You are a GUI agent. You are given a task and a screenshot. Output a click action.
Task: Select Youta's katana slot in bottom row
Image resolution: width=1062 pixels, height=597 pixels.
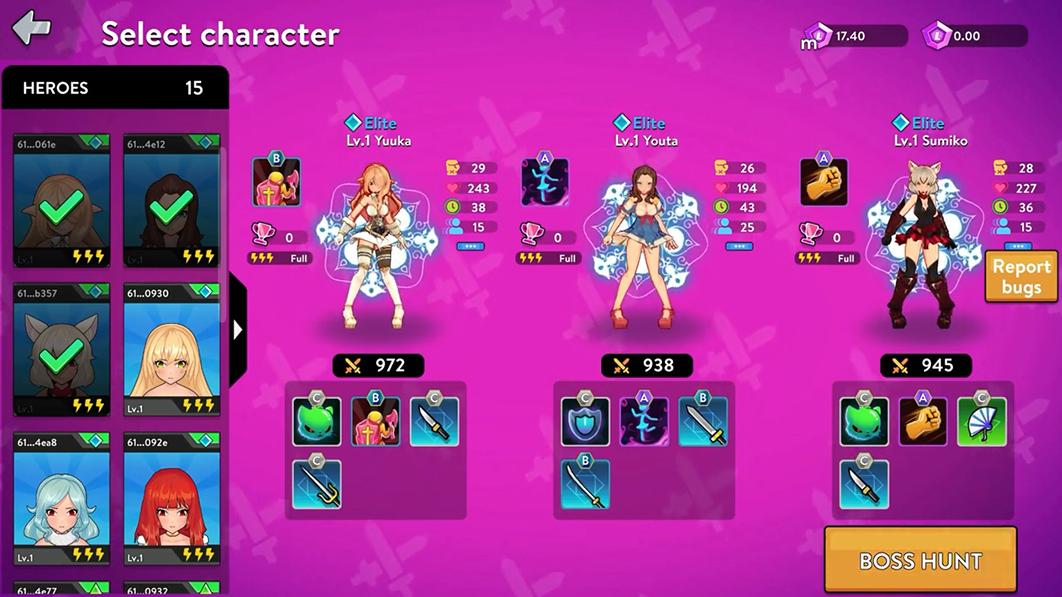(585, 484)
